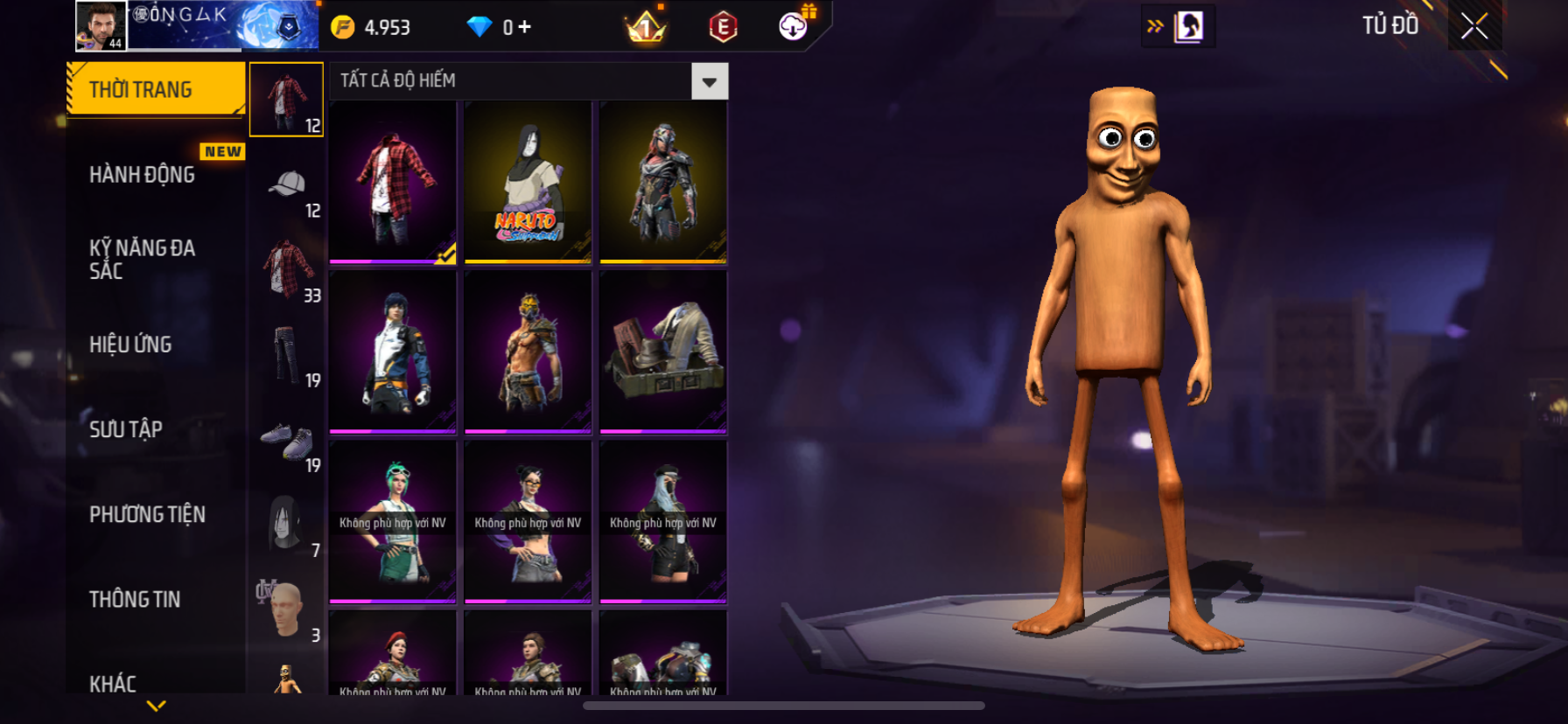This screenshot has width=1568, height=724.
Task: Choose the pants category icon
Action: 287,353
